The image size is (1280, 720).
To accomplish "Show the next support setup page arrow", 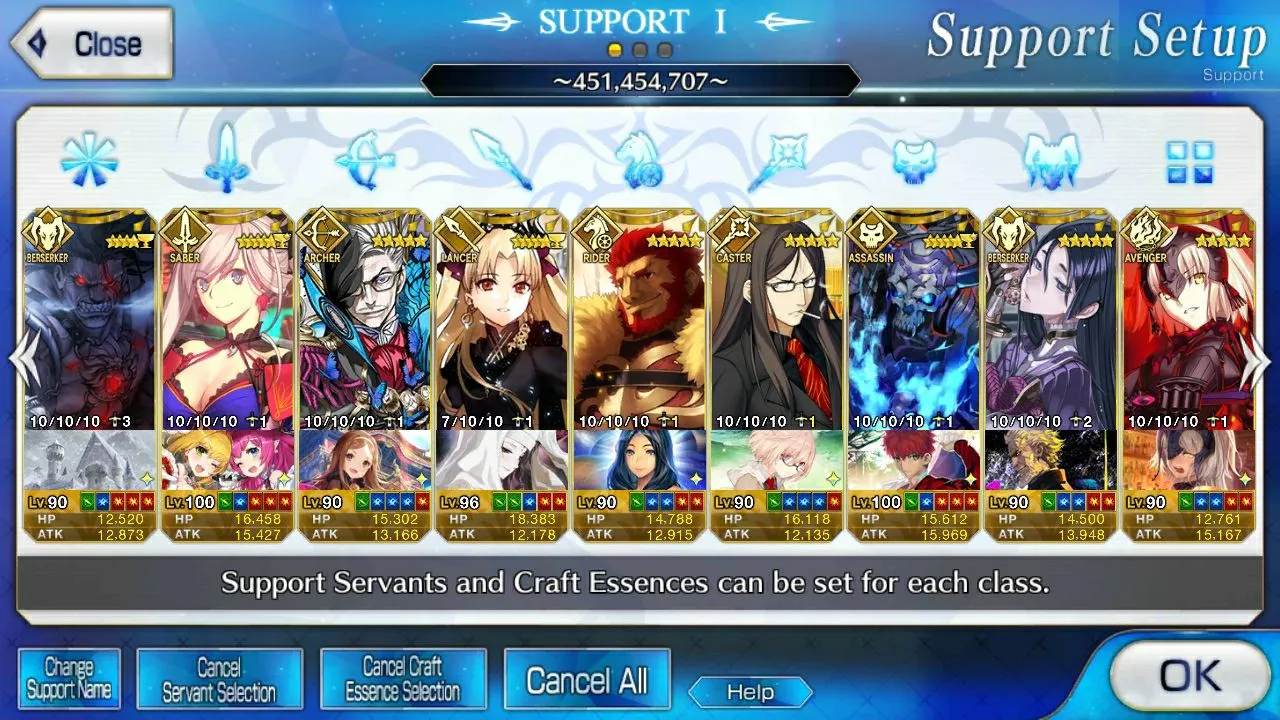I will coord(1256,360).
